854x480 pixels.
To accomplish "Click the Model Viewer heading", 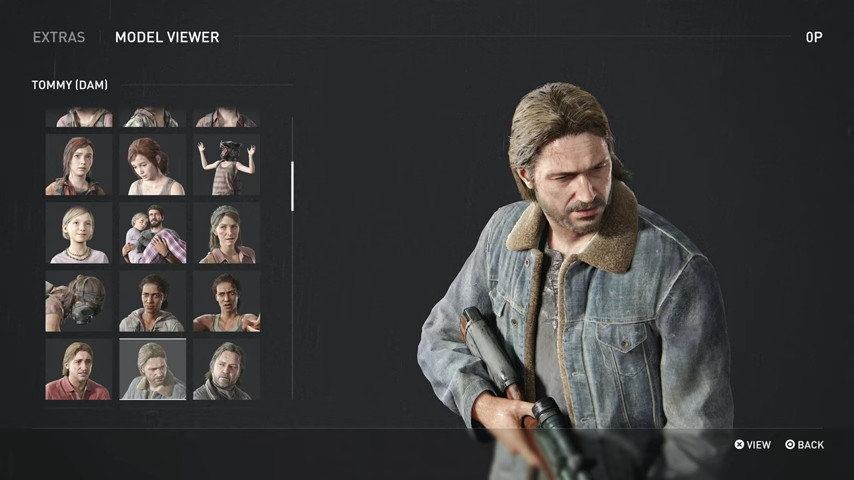I will (167, 37).
